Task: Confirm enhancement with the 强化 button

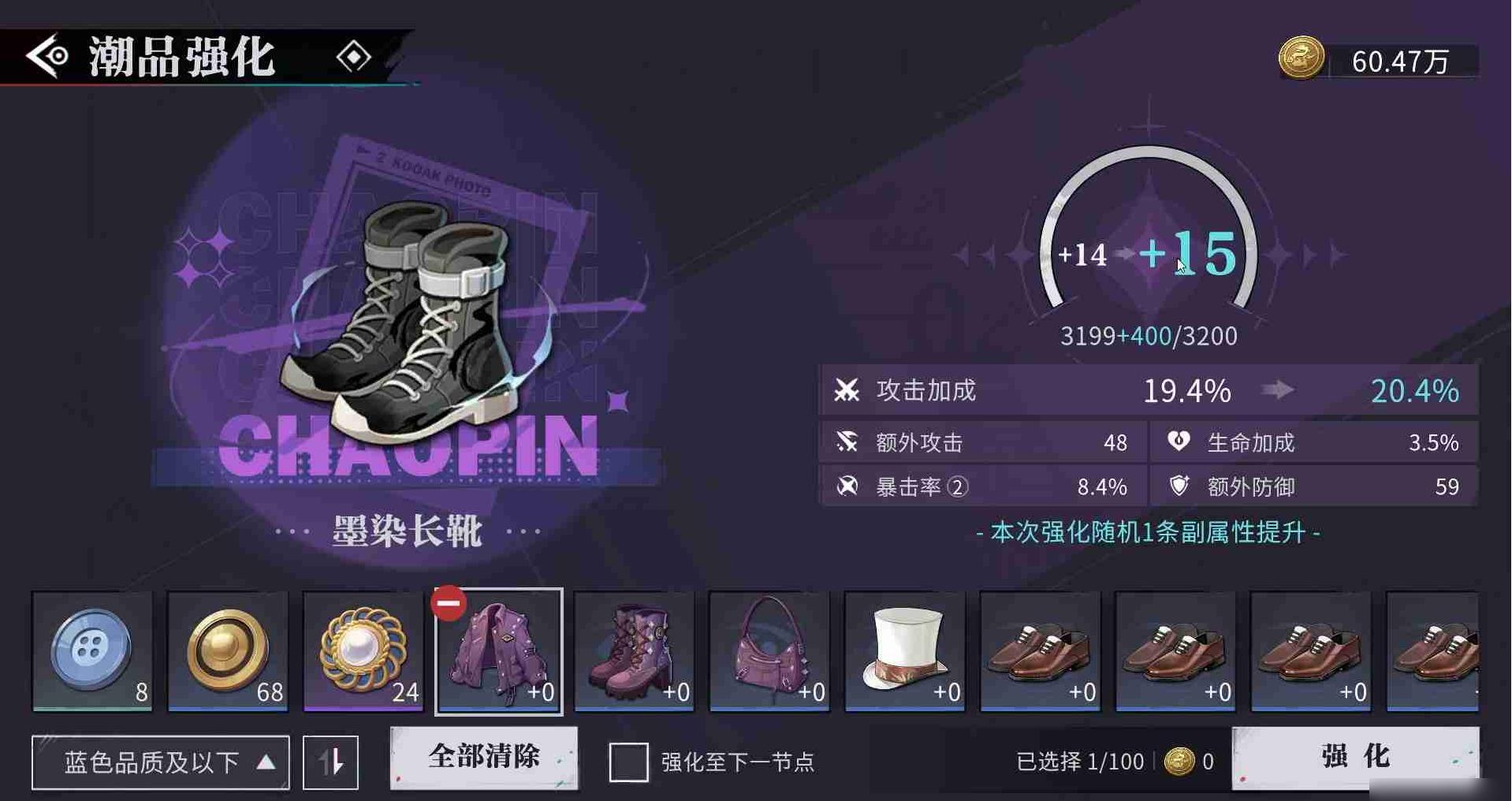Action: pos(1355,757)
